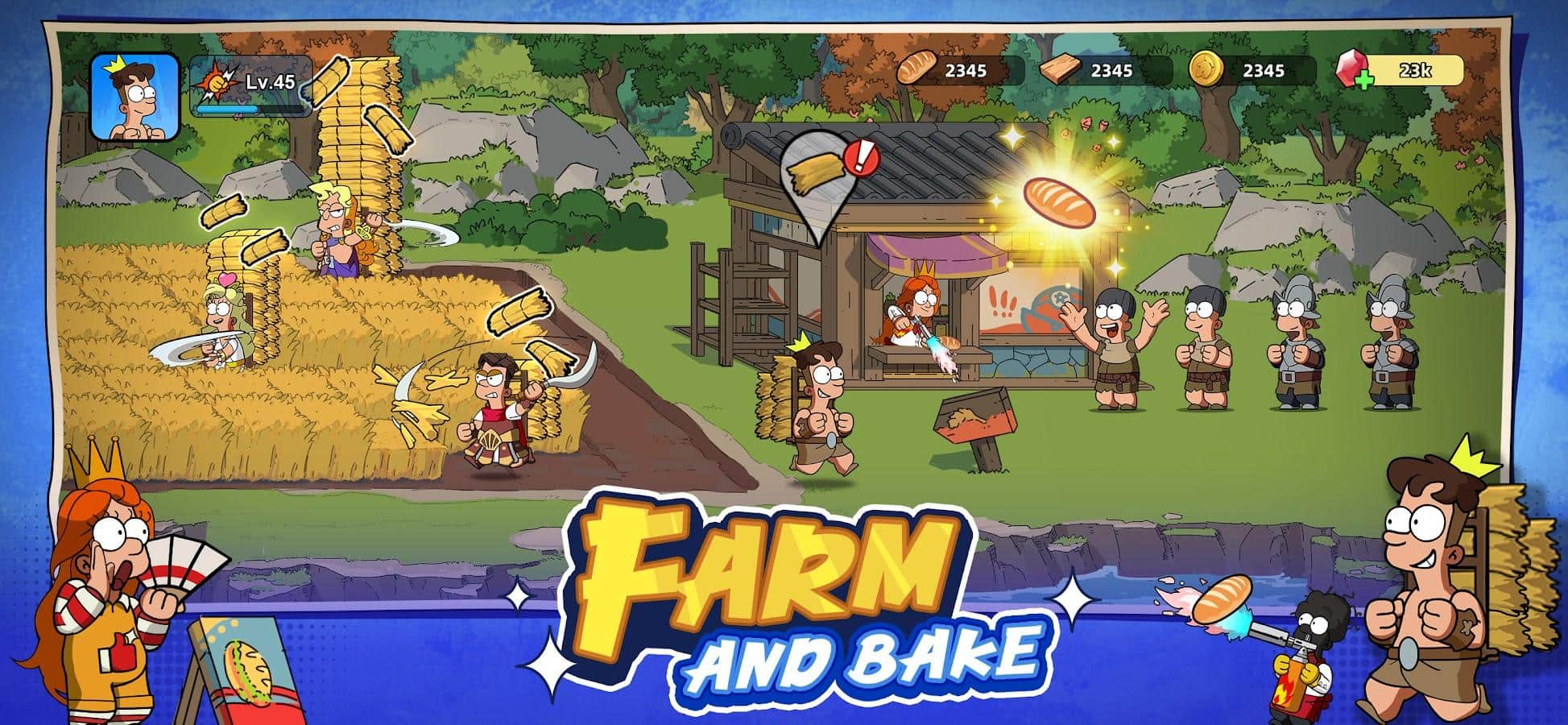
Task: Open the bread resource counter icon
Action: [918, 70]
